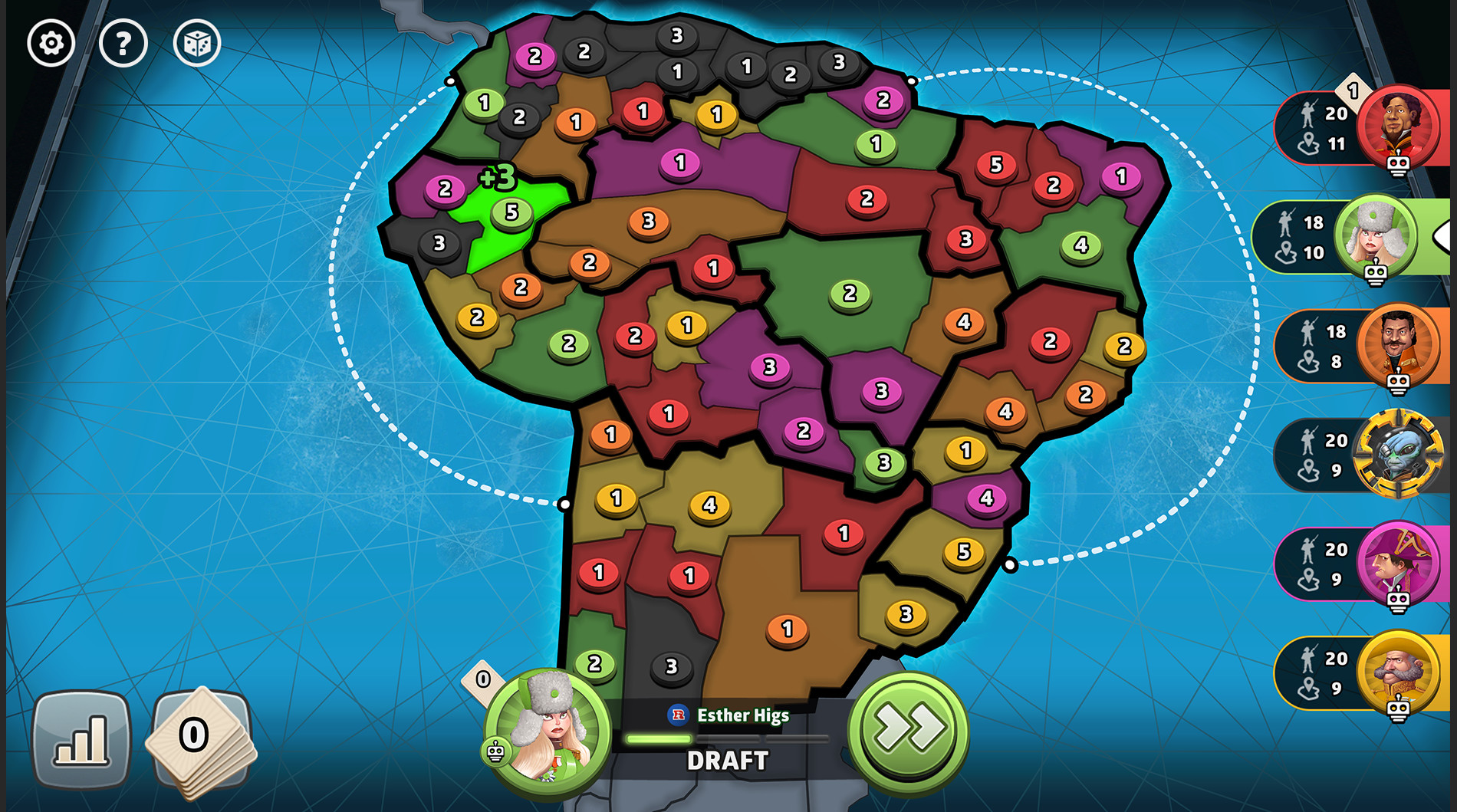Click the card count marker above the red player
This screenshot has height=812, width=1457.
[x=1353, y=92]
